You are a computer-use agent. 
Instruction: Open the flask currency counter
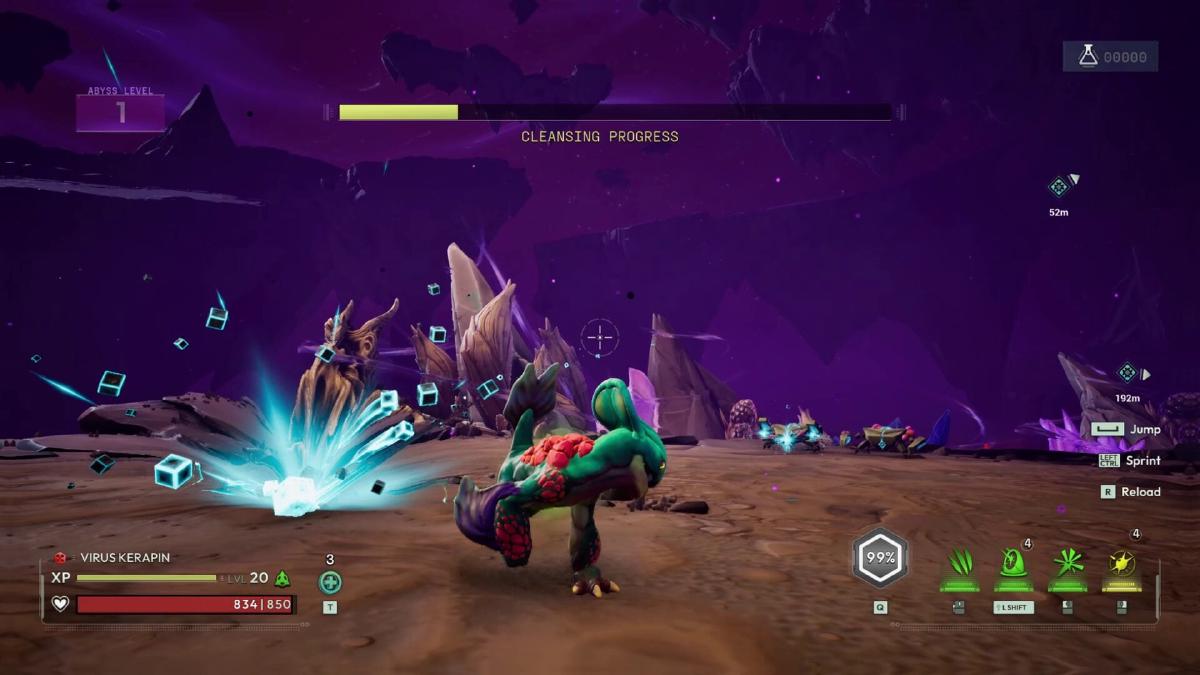[x=1110, y=57]
